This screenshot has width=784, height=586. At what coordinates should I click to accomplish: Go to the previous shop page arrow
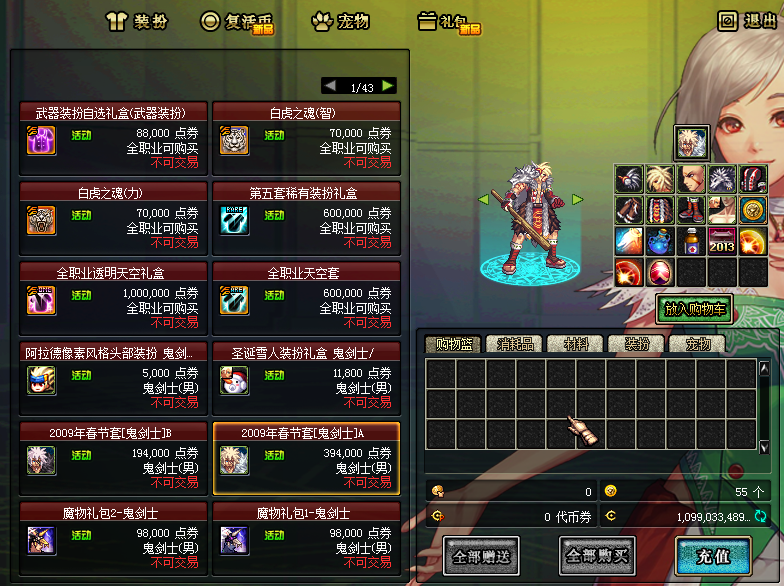[x=330, y=86]
